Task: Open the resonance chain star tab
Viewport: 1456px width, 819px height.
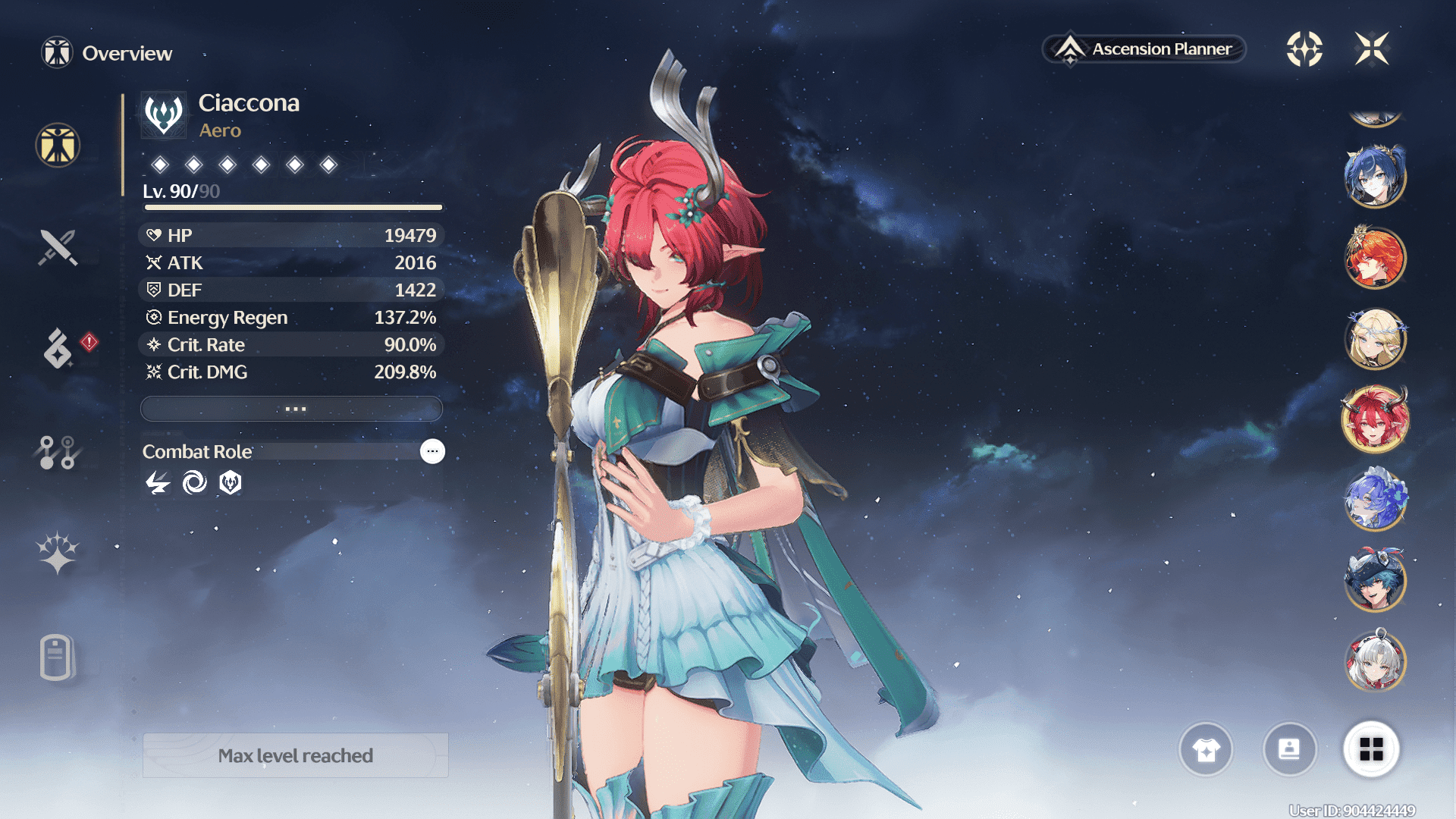Action: [58, 553]
